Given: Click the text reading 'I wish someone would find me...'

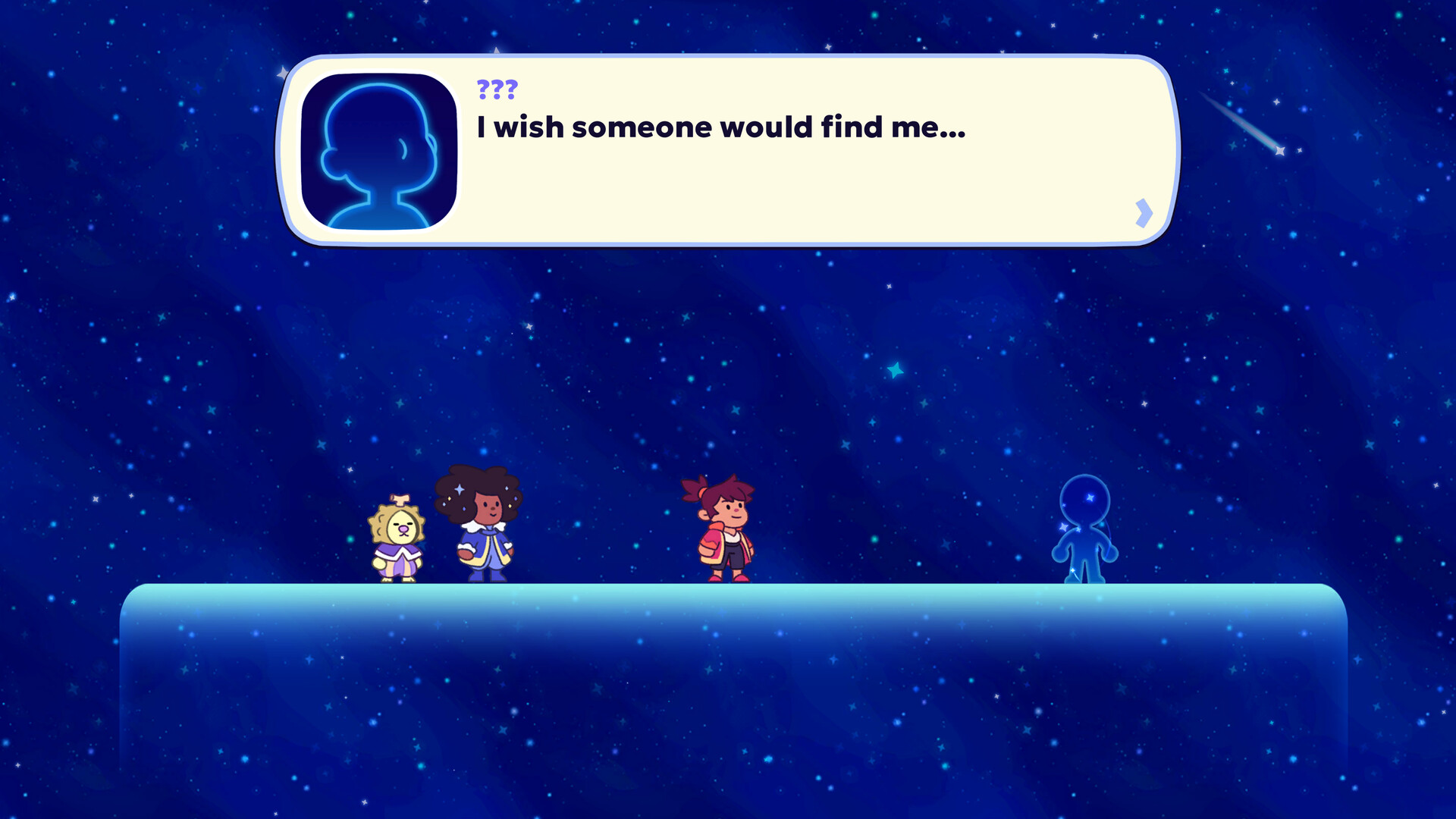Looking at the screenshot, I should click(x=719, y=127).
